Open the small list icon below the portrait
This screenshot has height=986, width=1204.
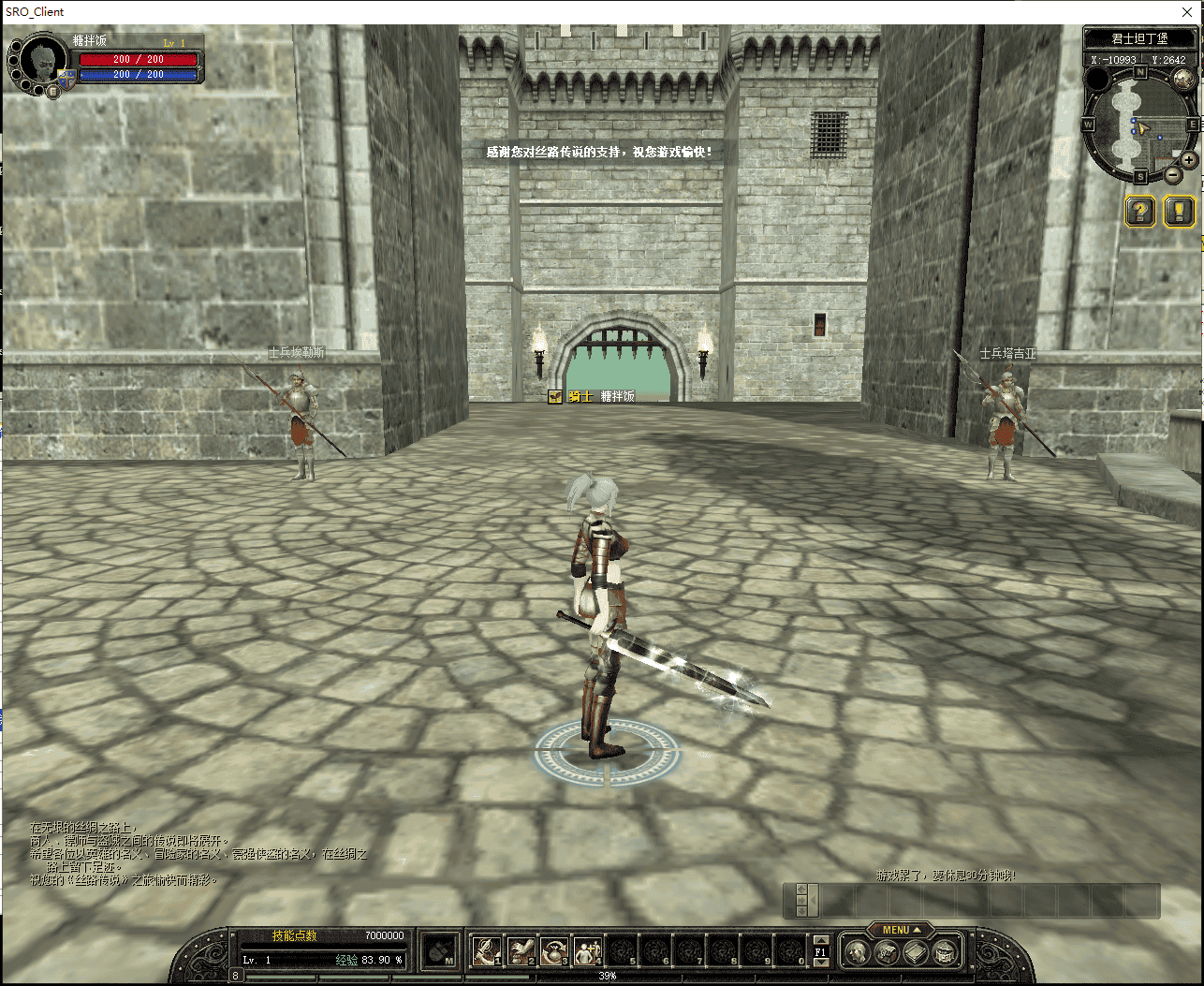click(x=53, y=92)
